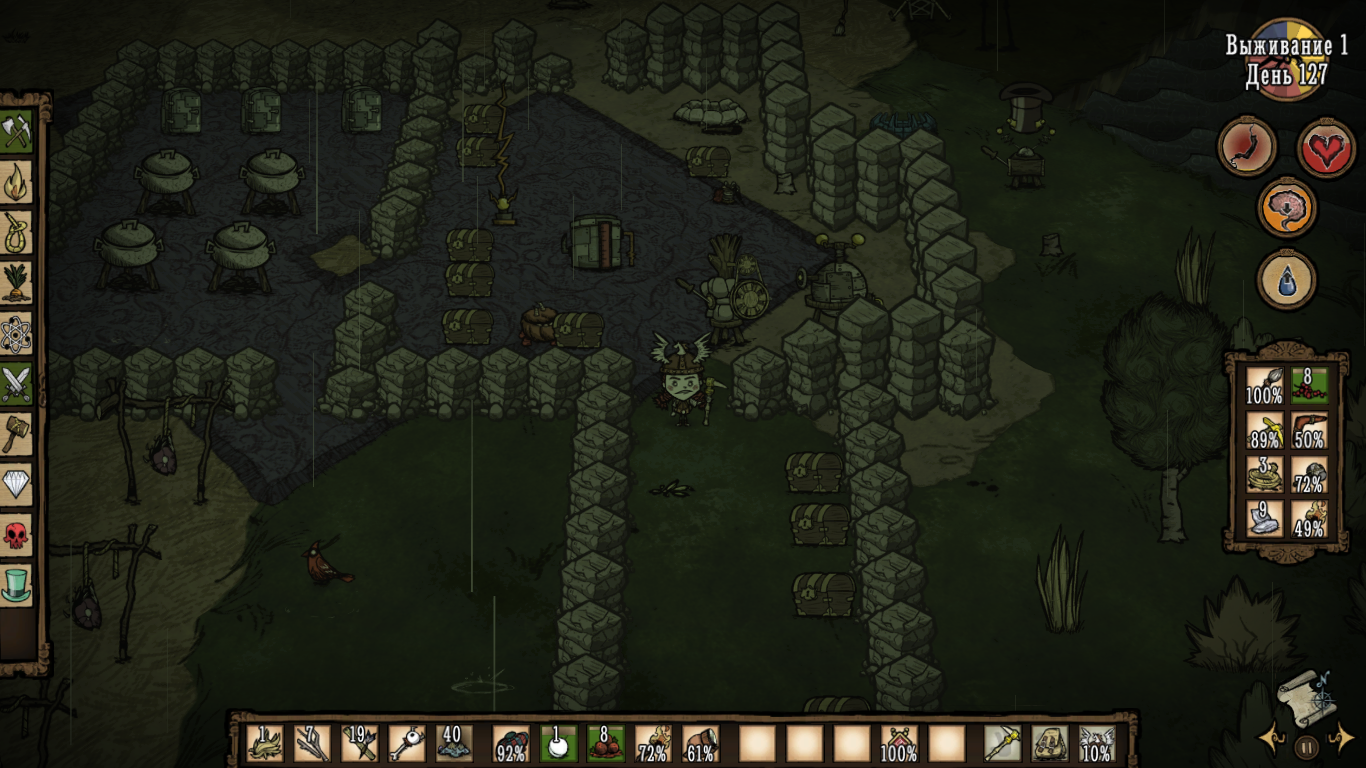Open the Fight crossed-swords tab
This screenshot has width=1366, height=768.
[17, 384]
